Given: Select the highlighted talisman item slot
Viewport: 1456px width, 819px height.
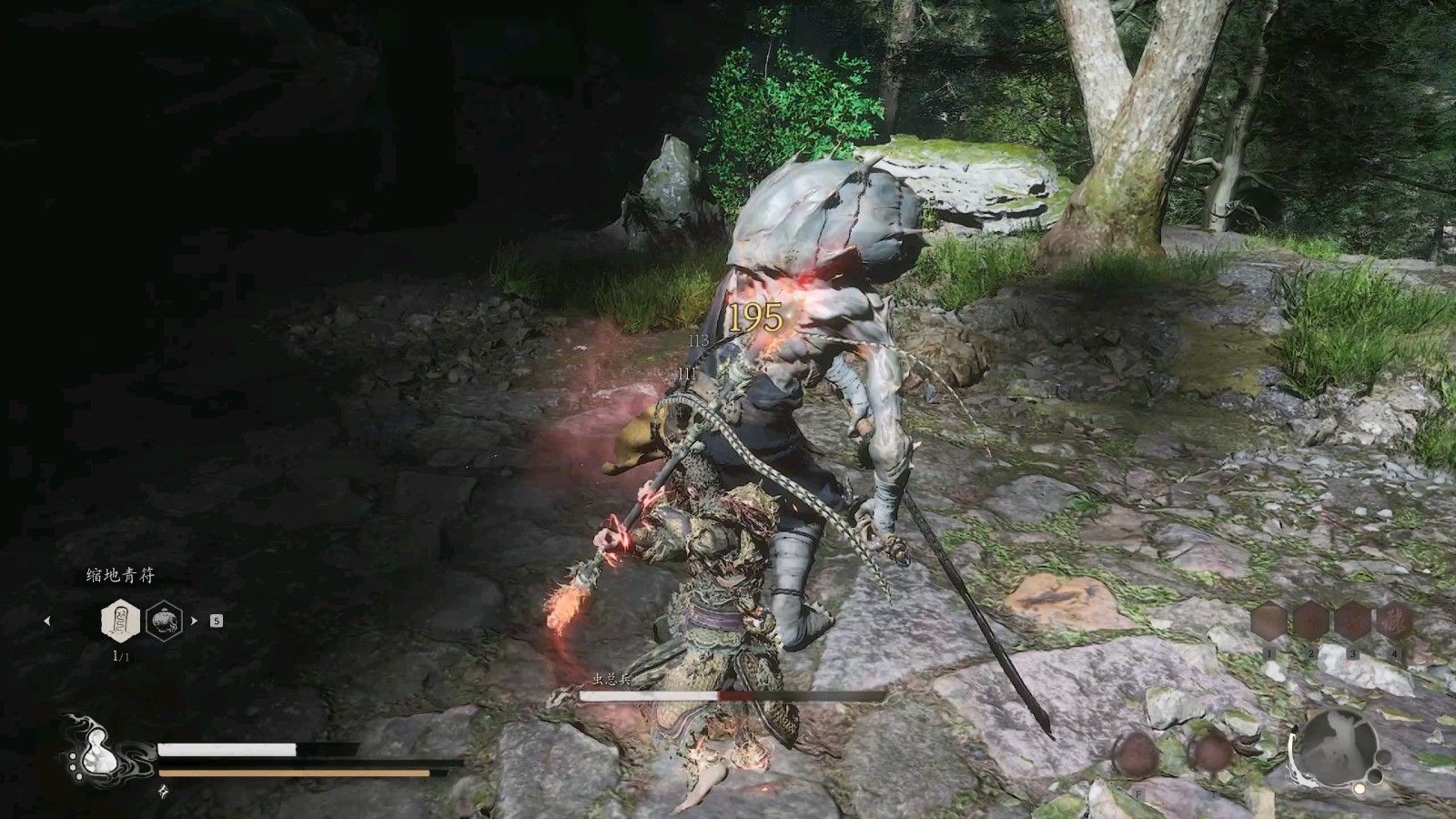Looking at the screenshot, I should pos(120,622).
